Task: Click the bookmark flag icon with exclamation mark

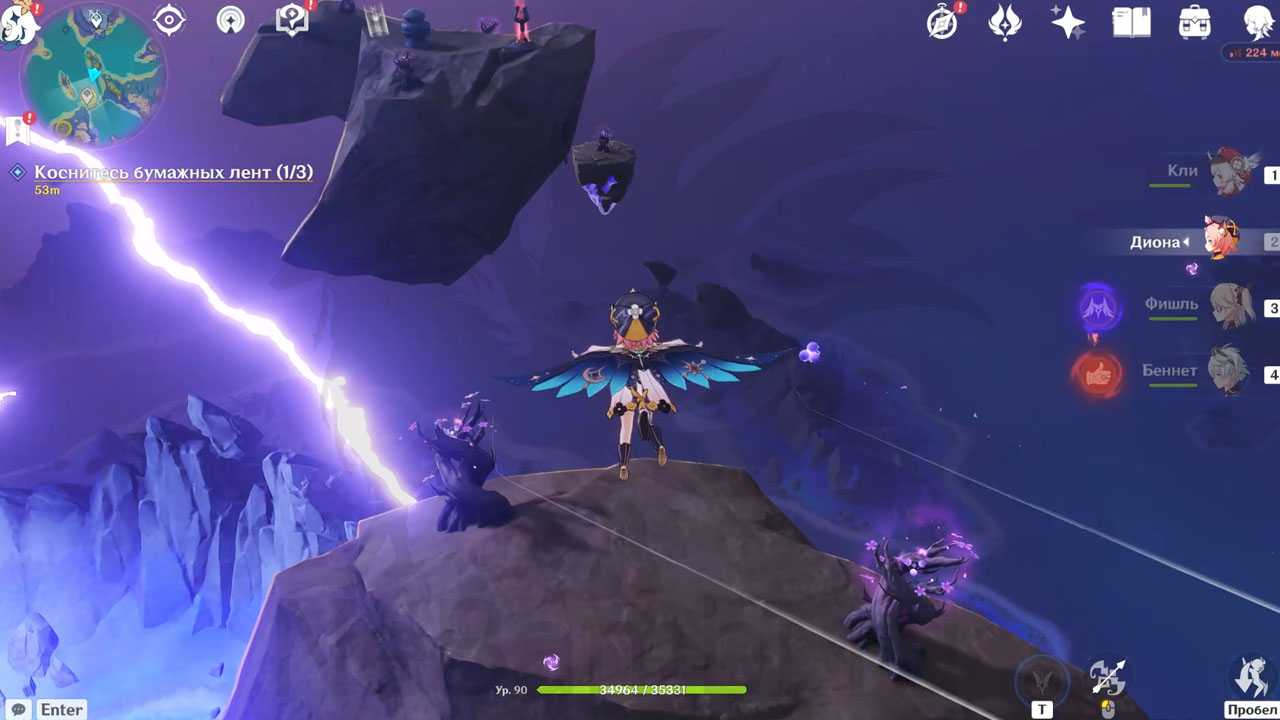Action: point(16,130)
